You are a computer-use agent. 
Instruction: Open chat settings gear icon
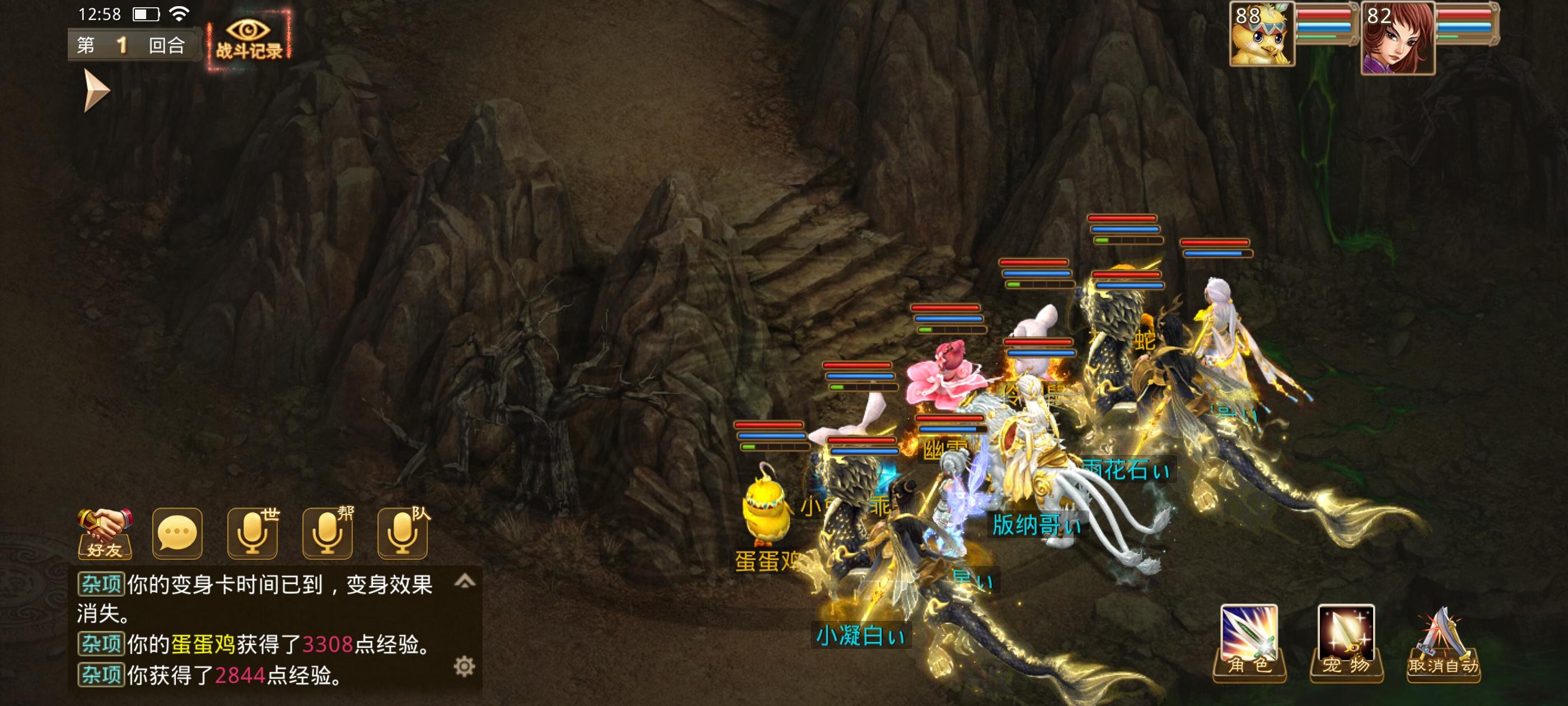point(464,666)
